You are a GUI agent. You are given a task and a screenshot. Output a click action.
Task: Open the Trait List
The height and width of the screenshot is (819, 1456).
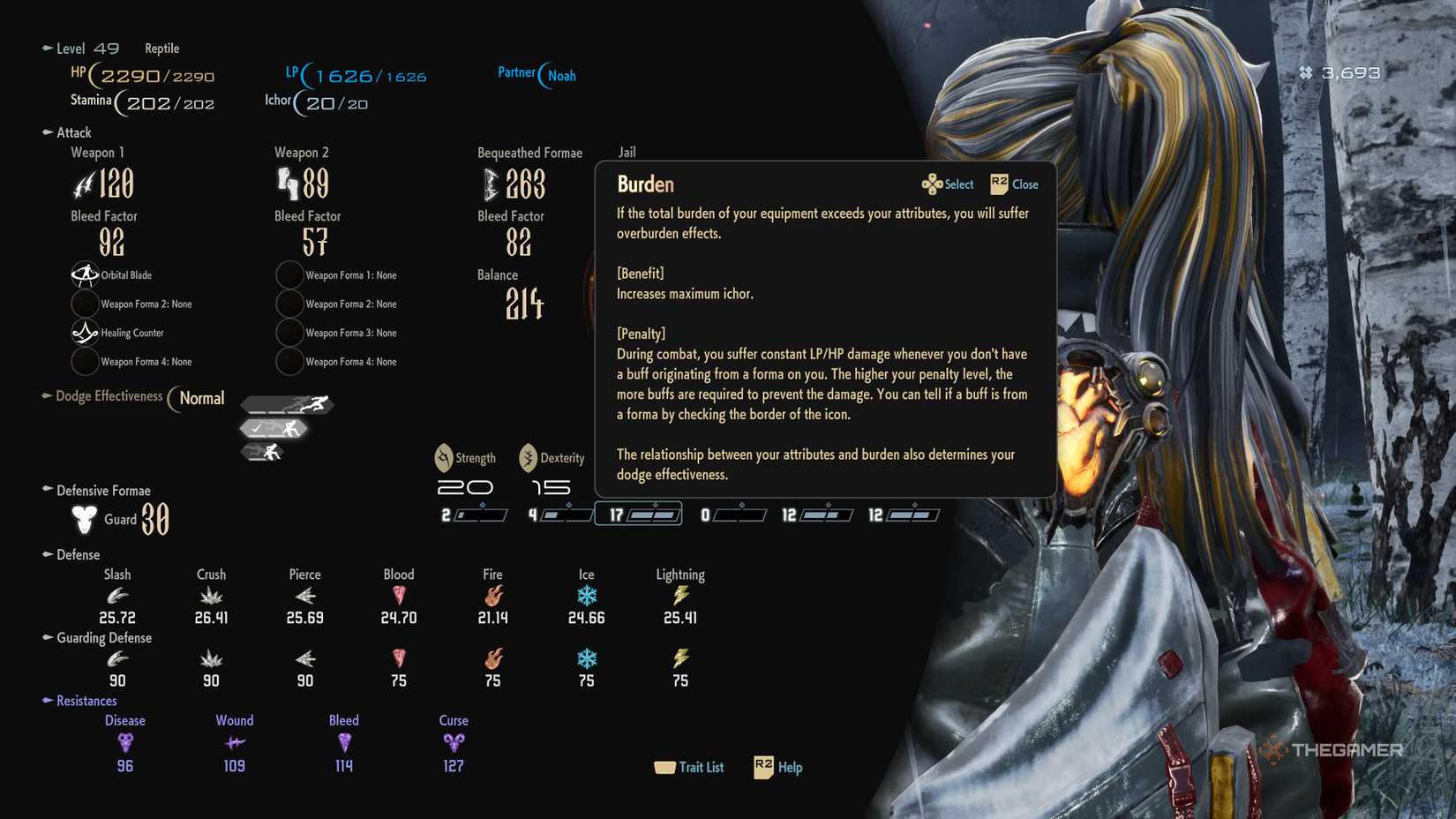[x=690, y=767]
